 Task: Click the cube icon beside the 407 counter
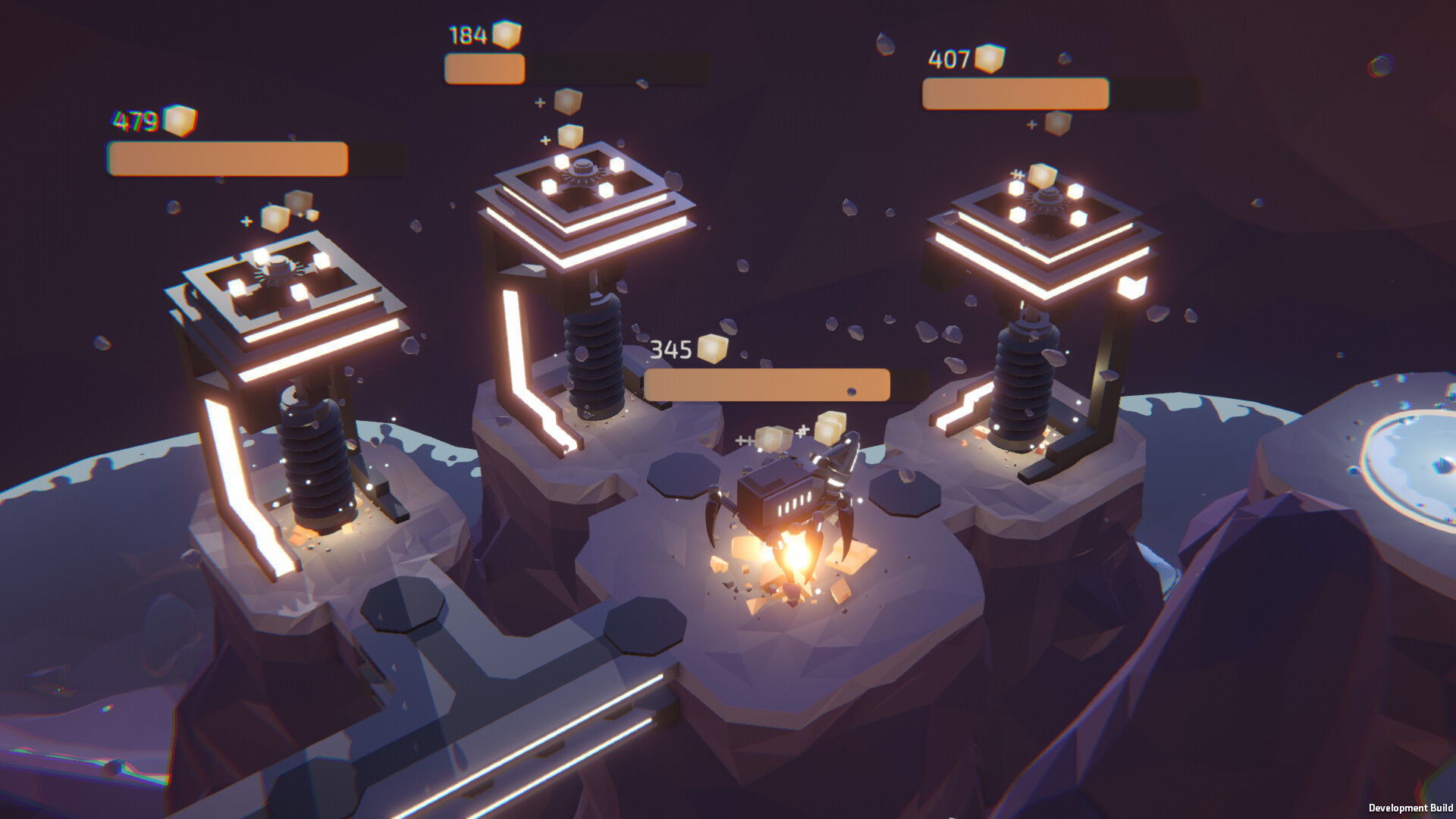[988, 58]
